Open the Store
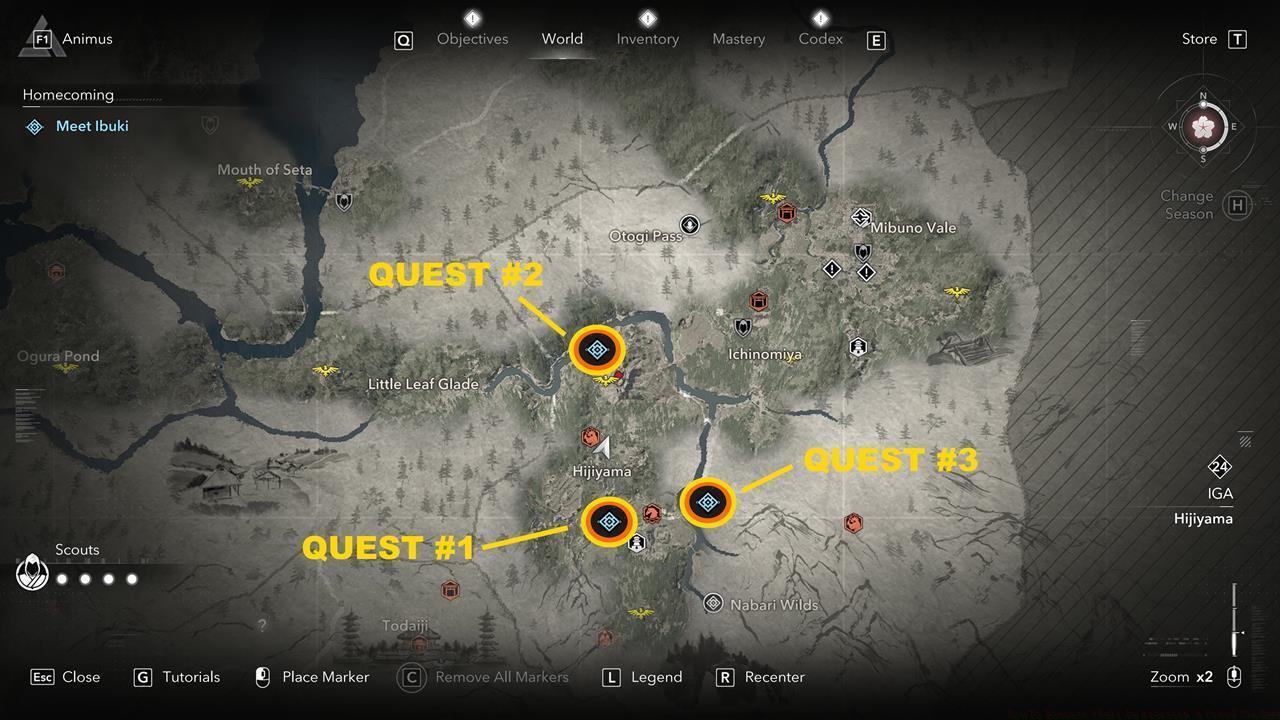1280x720 pixels. (x=1199, y=38)
